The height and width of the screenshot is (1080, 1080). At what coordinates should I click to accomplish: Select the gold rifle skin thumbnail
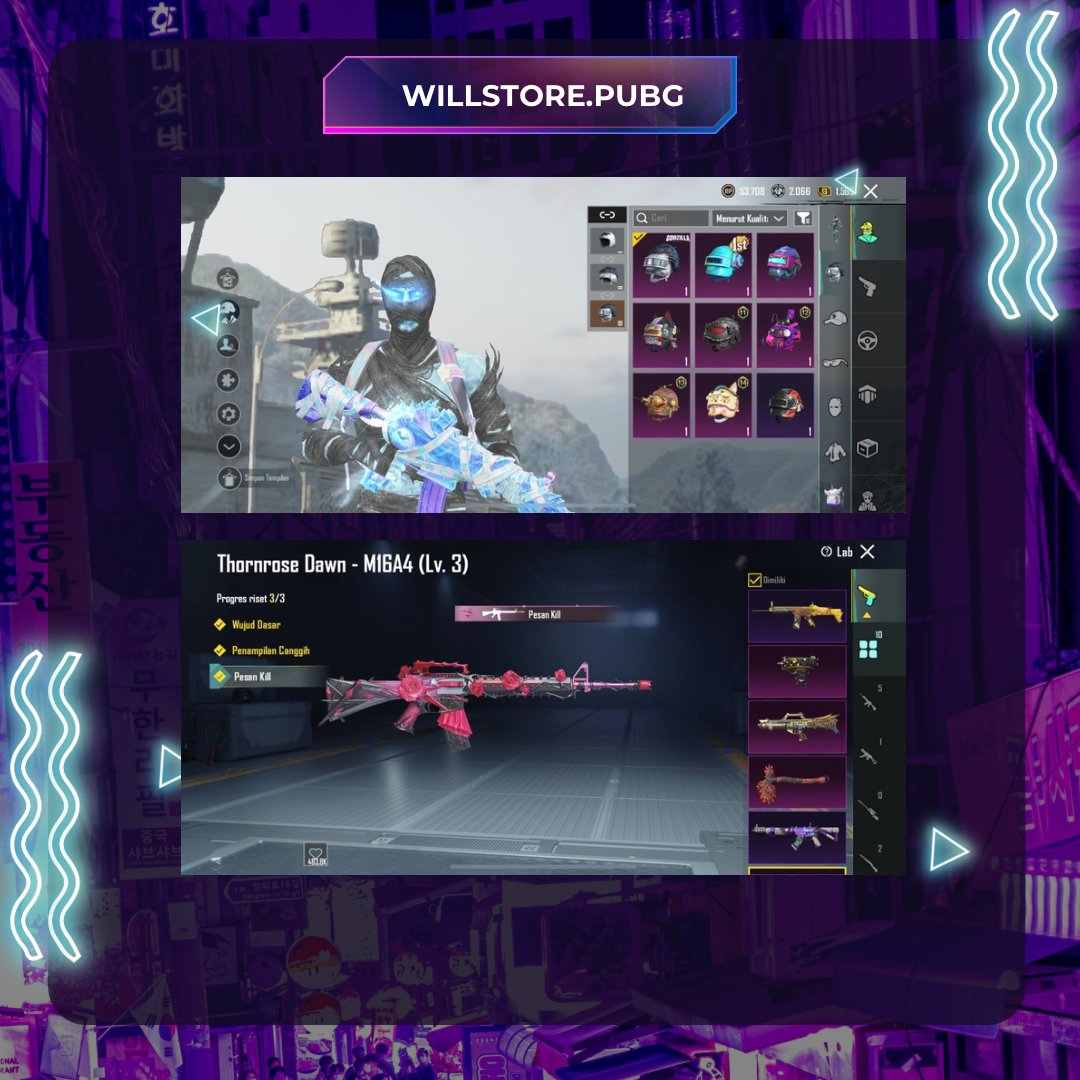(797, 615)
